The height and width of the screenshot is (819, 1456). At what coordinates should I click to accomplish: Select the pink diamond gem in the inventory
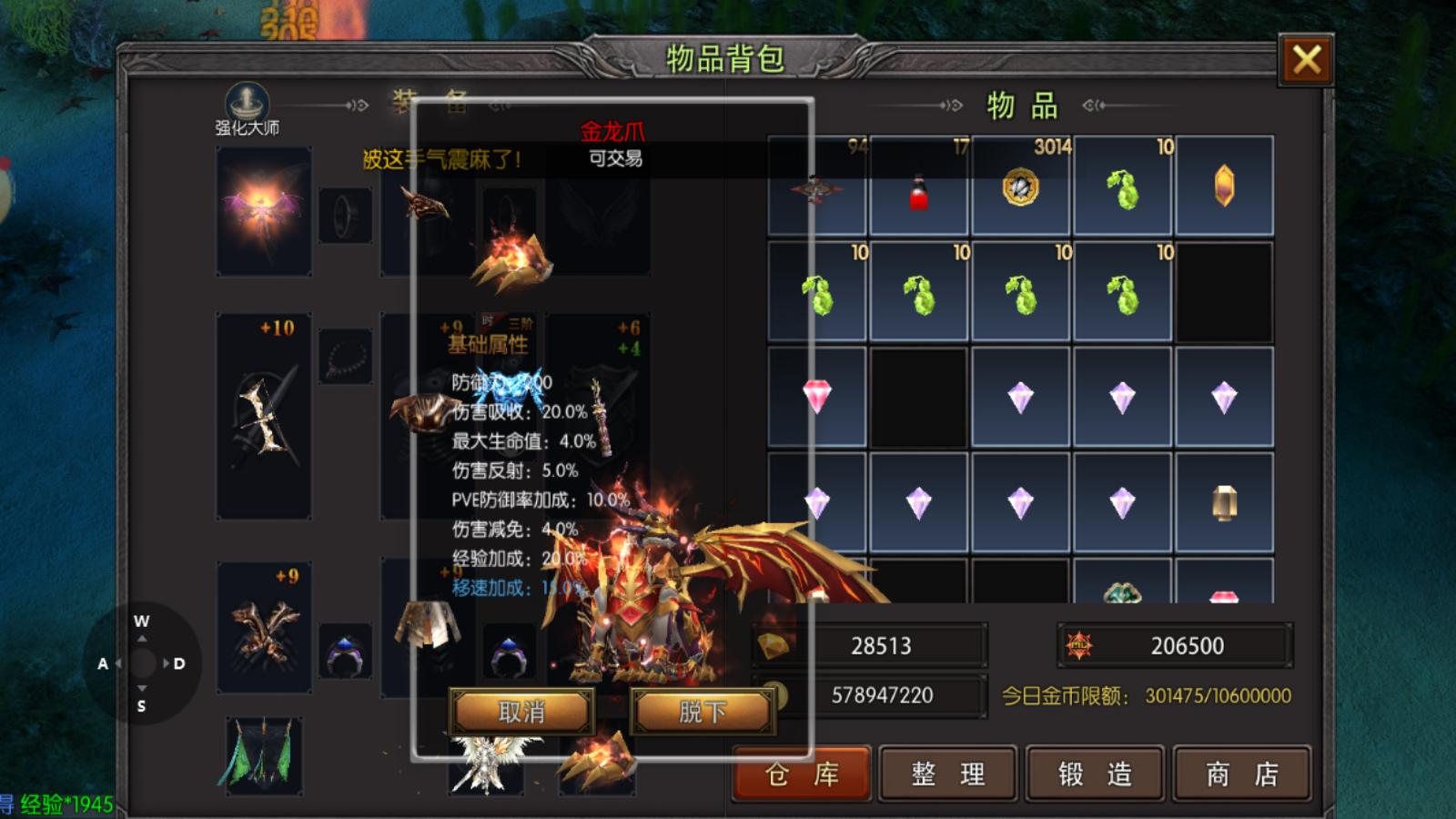click(x=816, y=398)
